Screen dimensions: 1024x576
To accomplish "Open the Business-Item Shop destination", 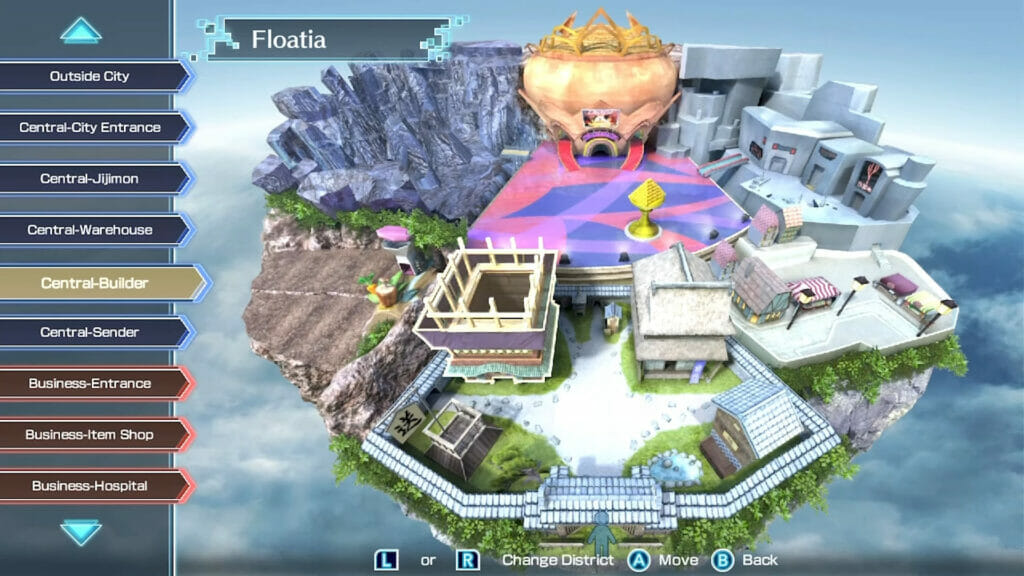I will [90, 434].
